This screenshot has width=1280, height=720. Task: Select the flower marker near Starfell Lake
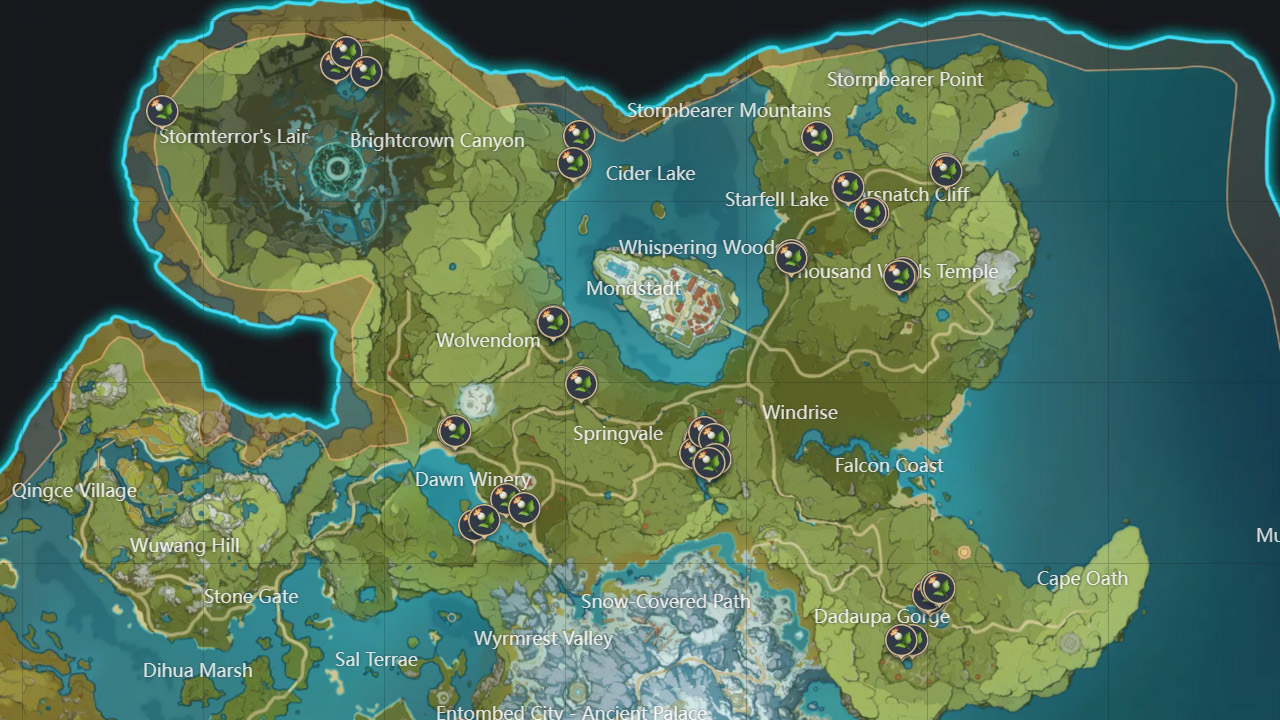tap(848, 186)
